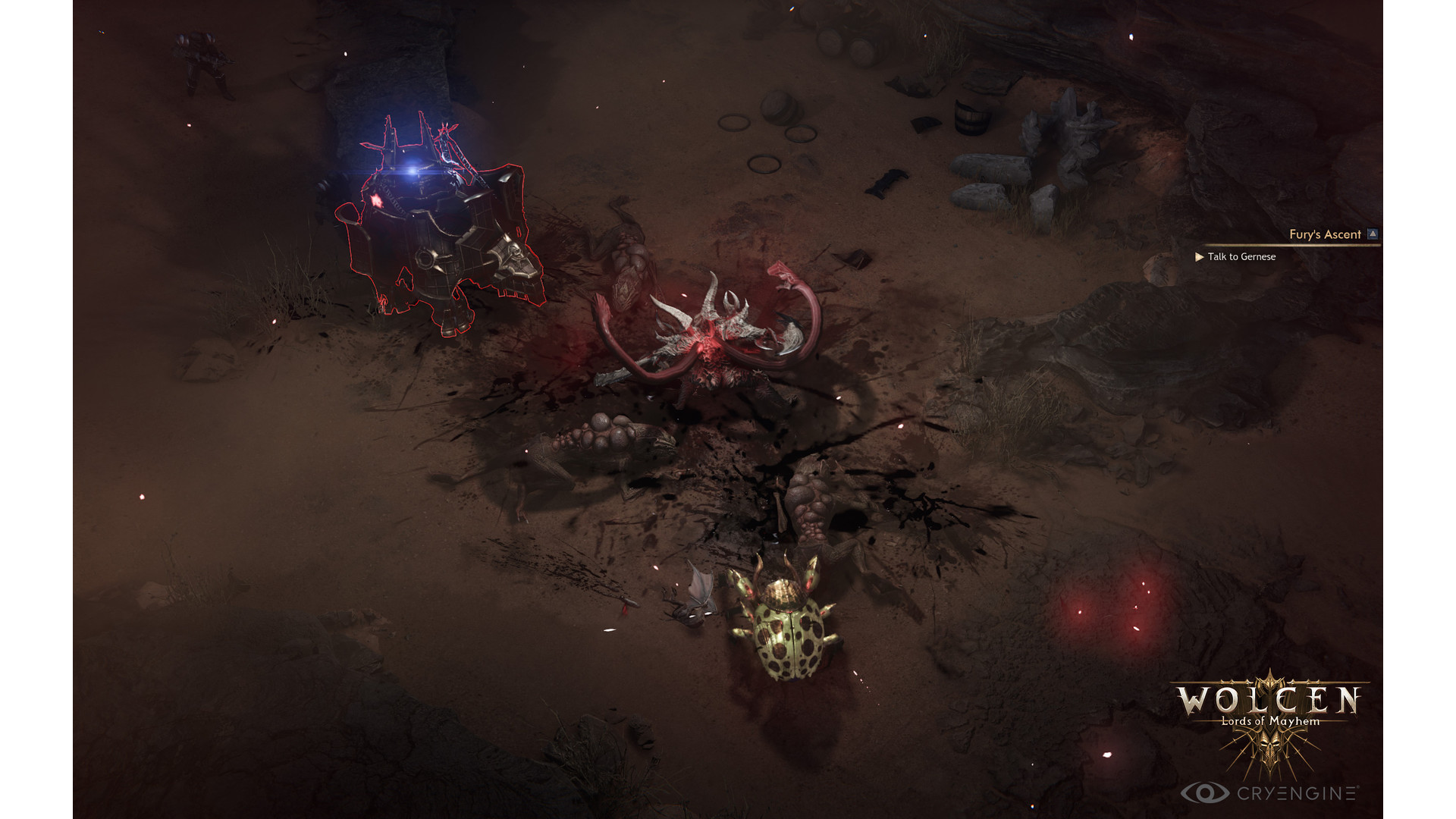The width and height of the screenshot is (1456, 819).
Task: Collapse the Fury's Ascent quest tracker arrow
Action: pos(1373,234)
